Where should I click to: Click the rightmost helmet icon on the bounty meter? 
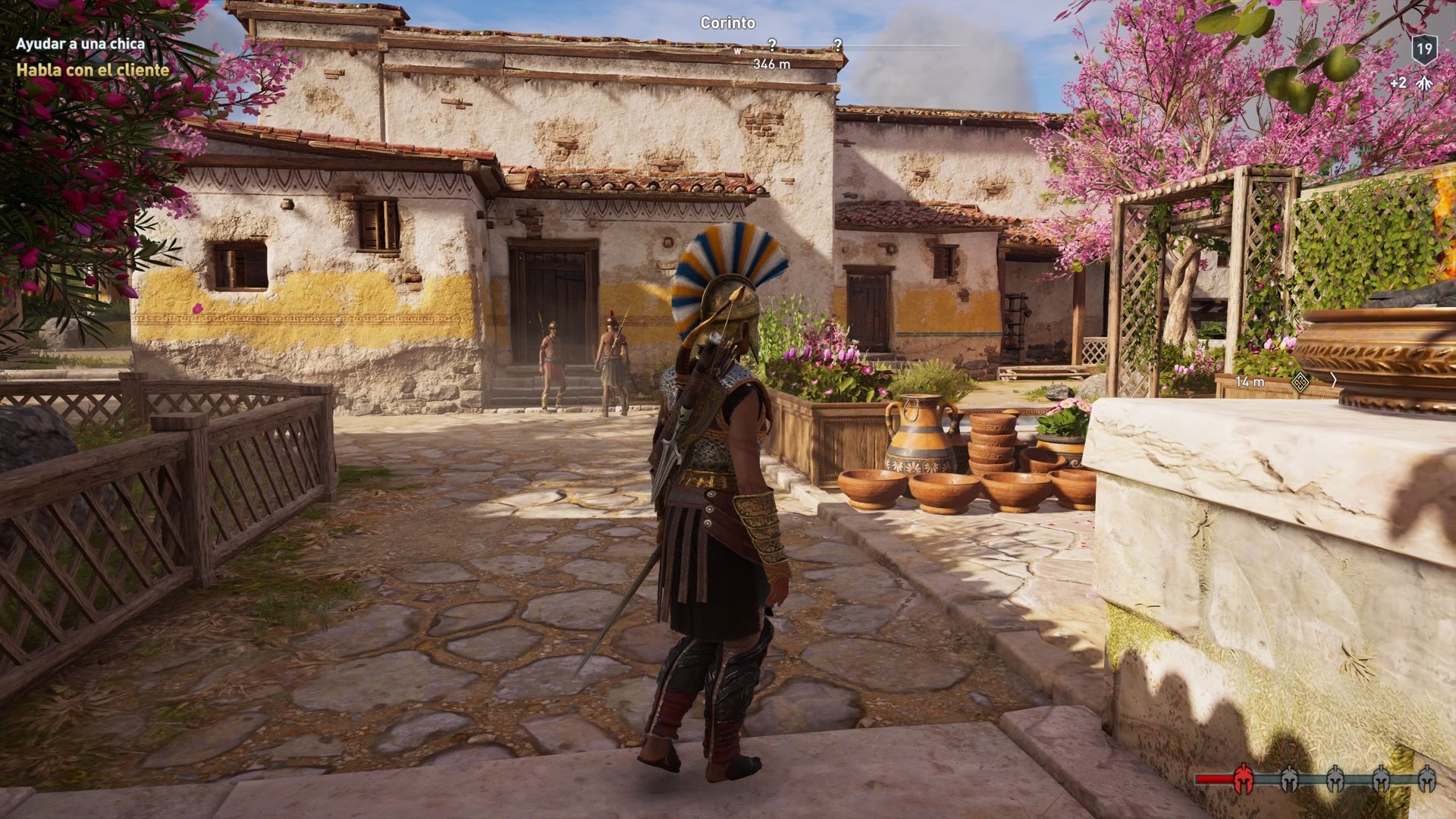click(x=1429, y=778)
